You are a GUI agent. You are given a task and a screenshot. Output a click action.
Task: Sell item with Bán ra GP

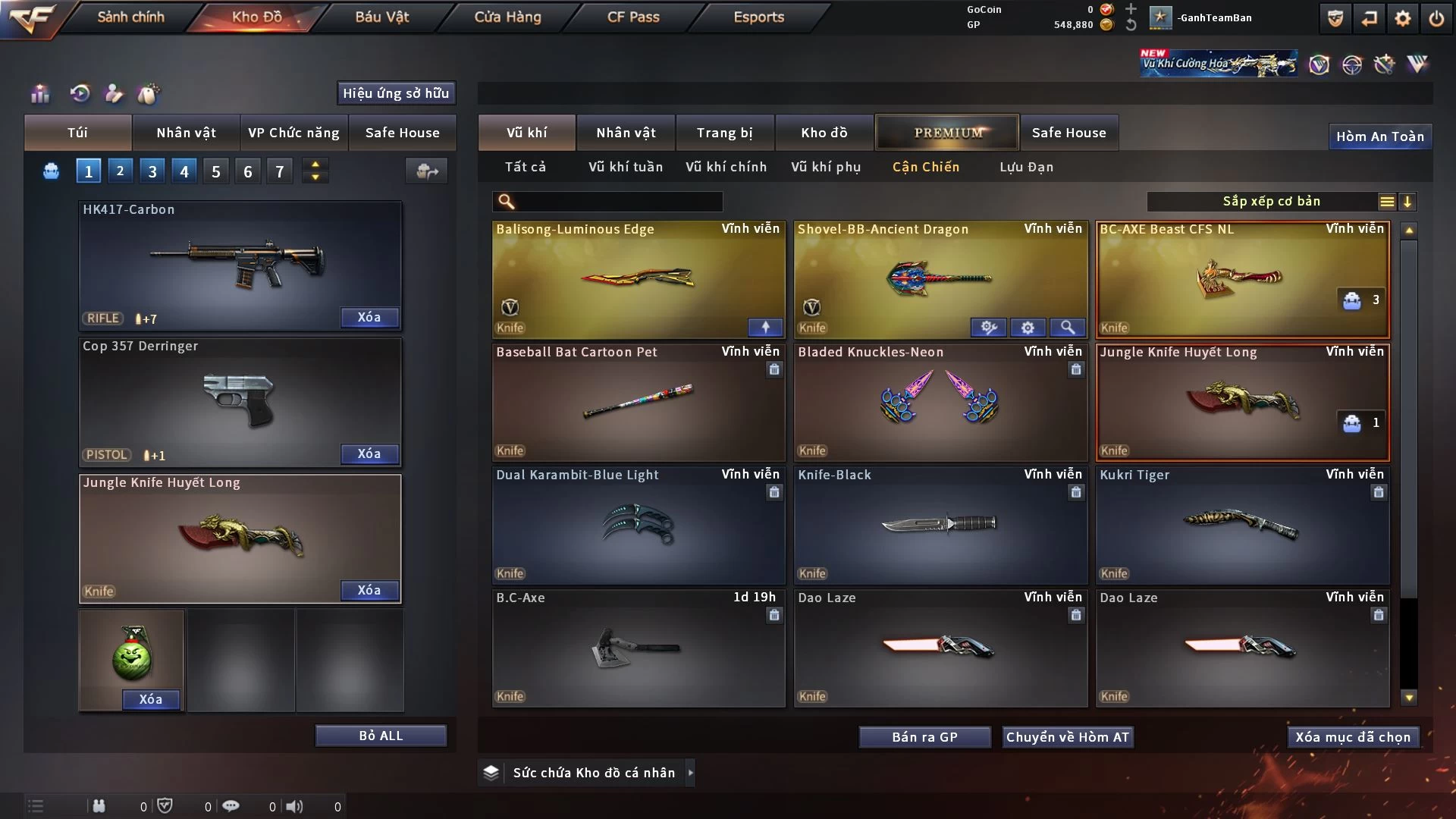tap(924, 737)
